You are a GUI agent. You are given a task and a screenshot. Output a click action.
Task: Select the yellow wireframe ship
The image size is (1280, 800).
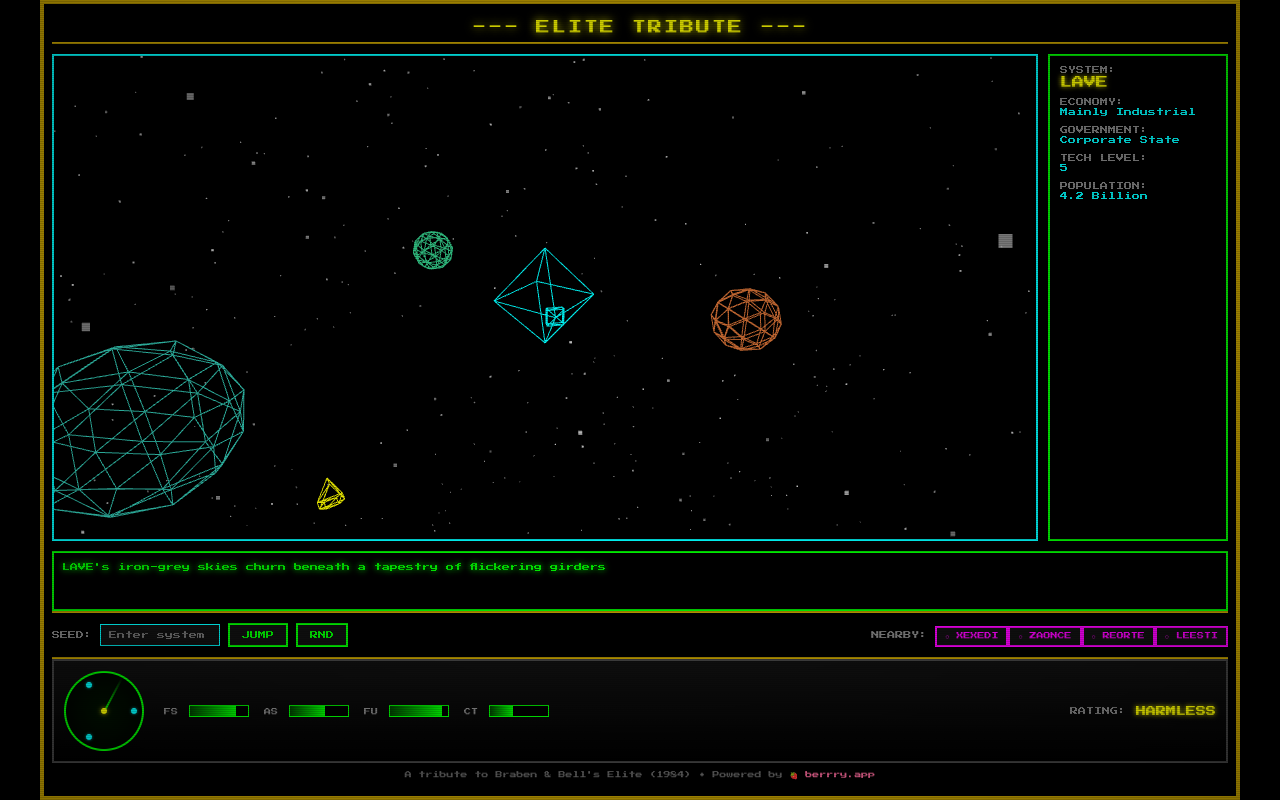point(332,494)
